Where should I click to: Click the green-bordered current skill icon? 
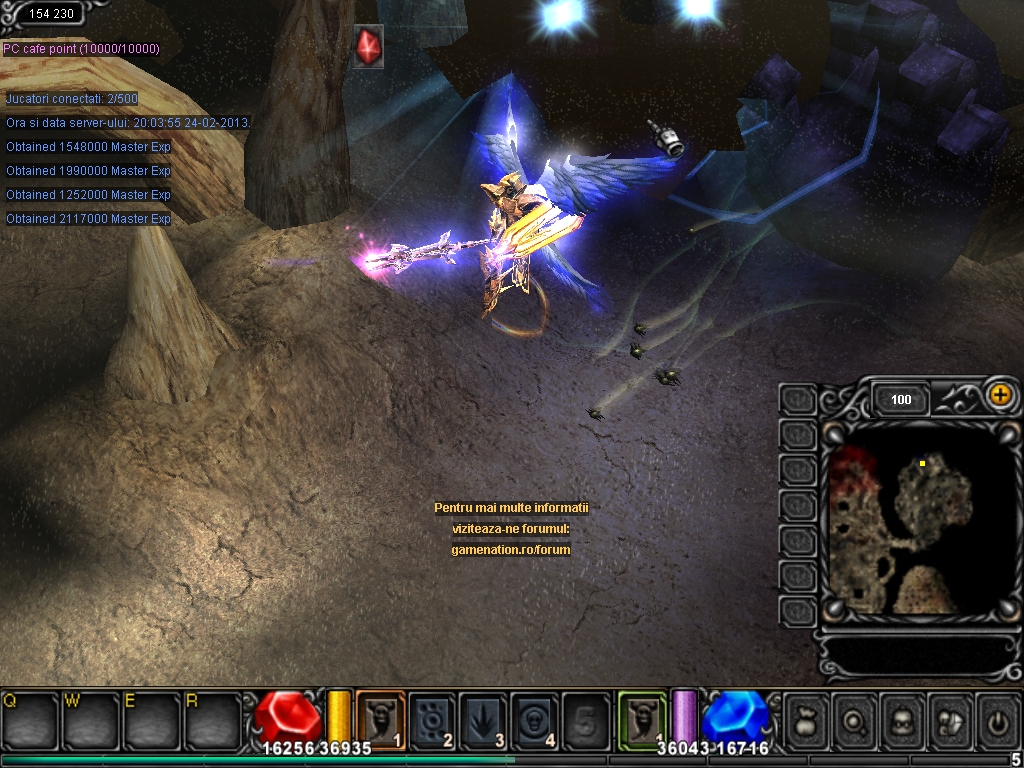point(642,719)
